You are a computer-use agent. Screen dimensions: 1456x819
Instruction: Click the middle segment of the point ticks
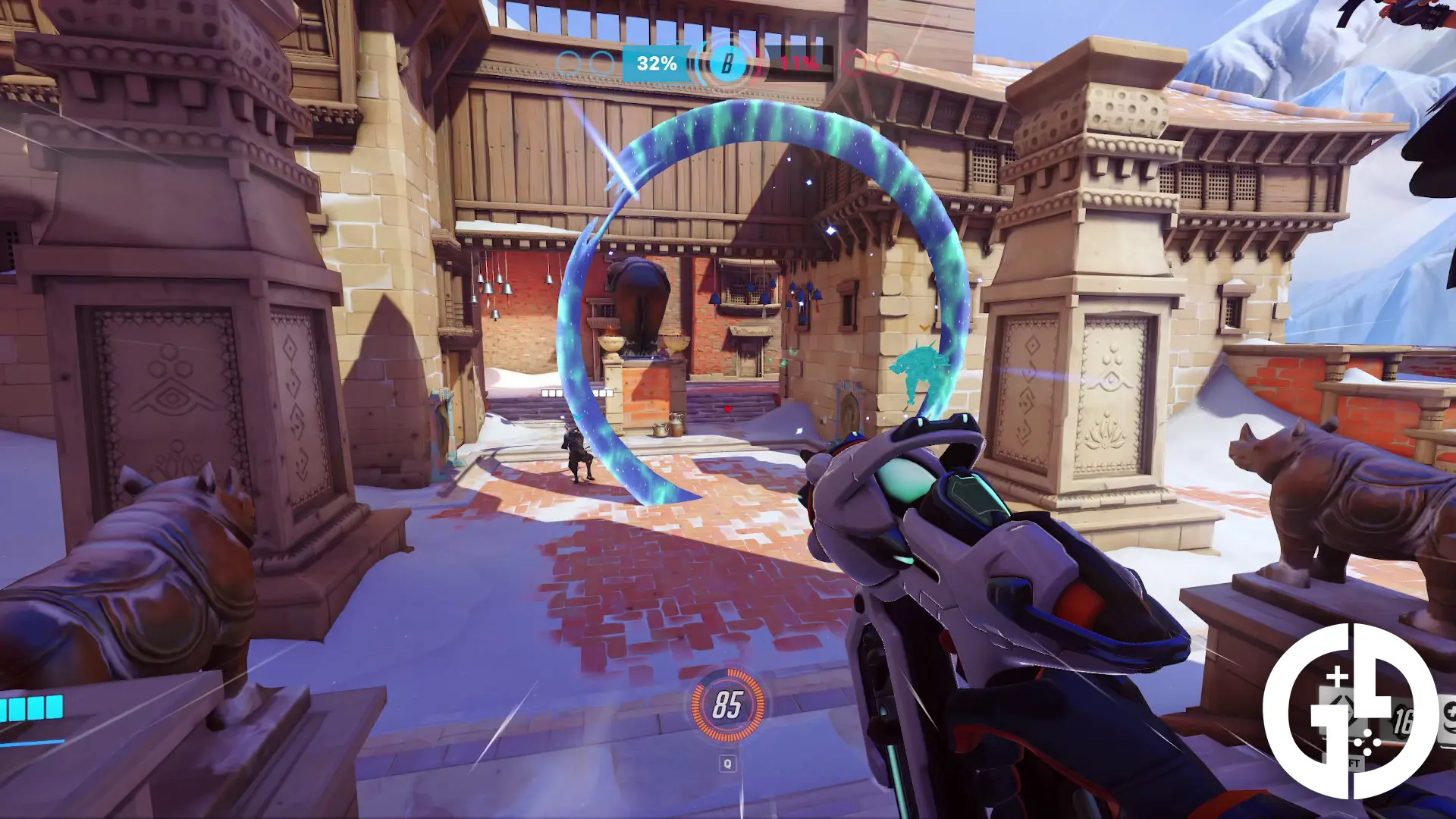576,393
